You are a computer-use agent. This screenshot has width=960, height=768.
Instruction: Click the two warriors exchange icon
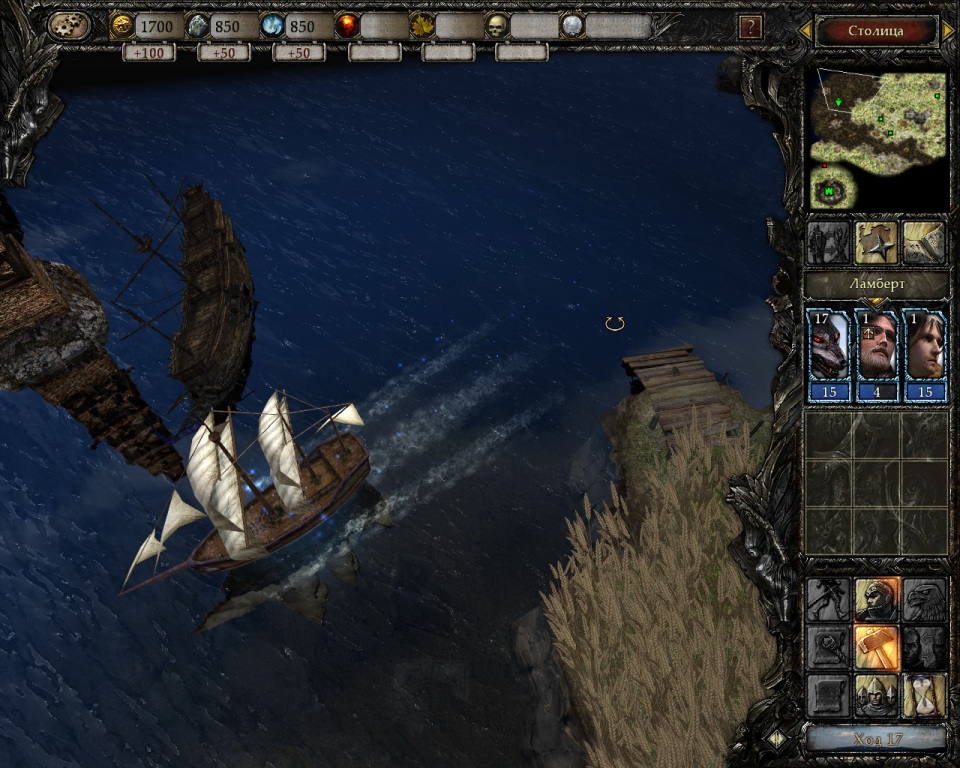tap(828, 242)
